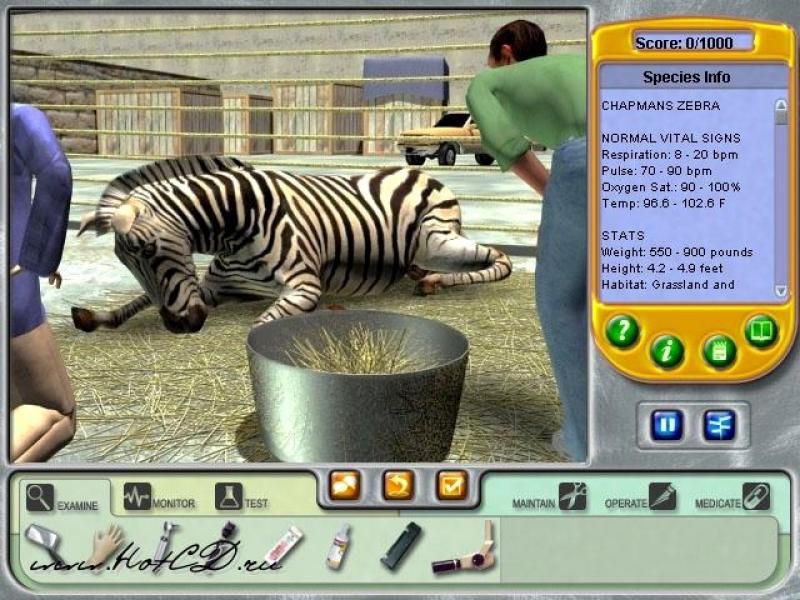Click the Species Info scroll-down arrow

coord(781,290)
